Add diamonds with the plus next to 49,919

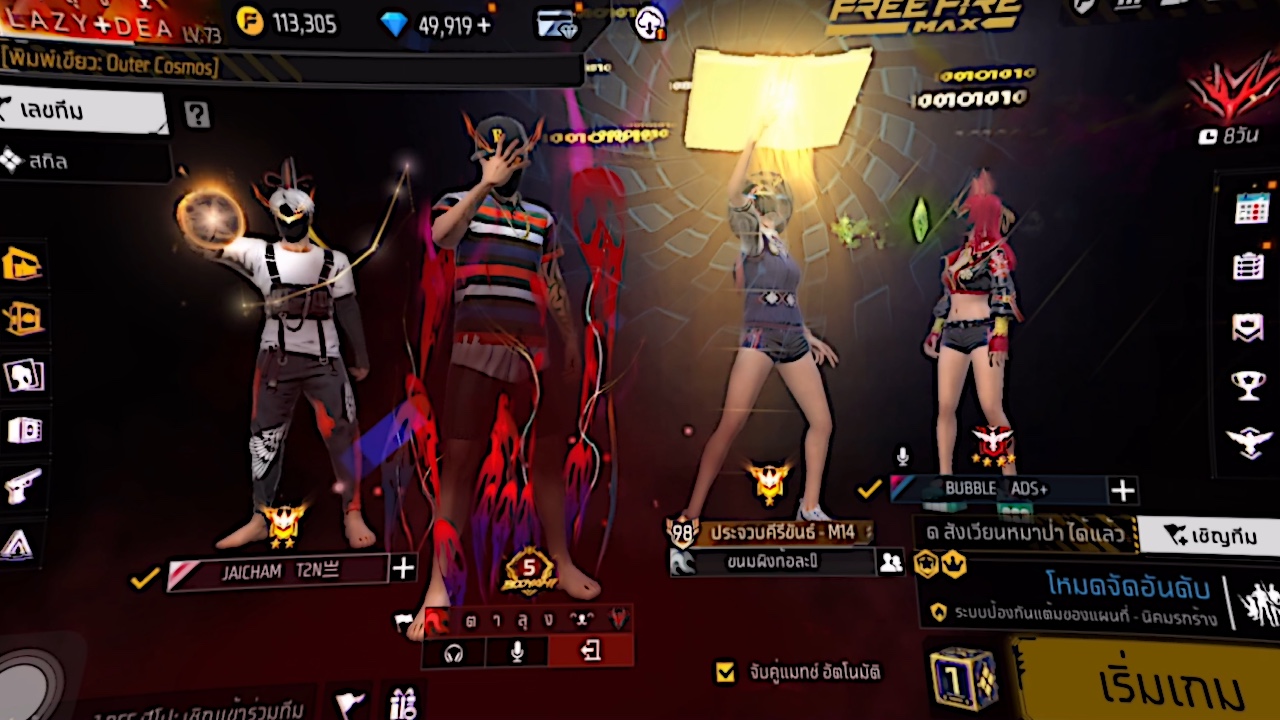(x=485, y=25)
